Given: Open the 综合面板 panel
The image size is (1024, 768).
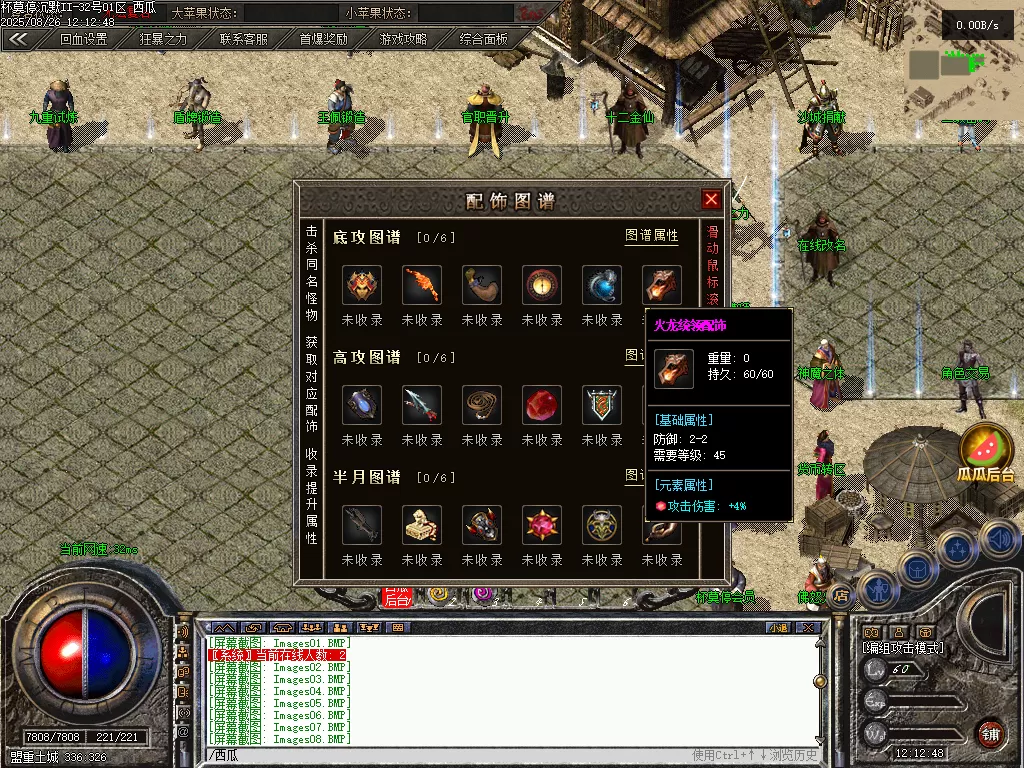Looking at the screenshot, I should (x=484, y=40).
